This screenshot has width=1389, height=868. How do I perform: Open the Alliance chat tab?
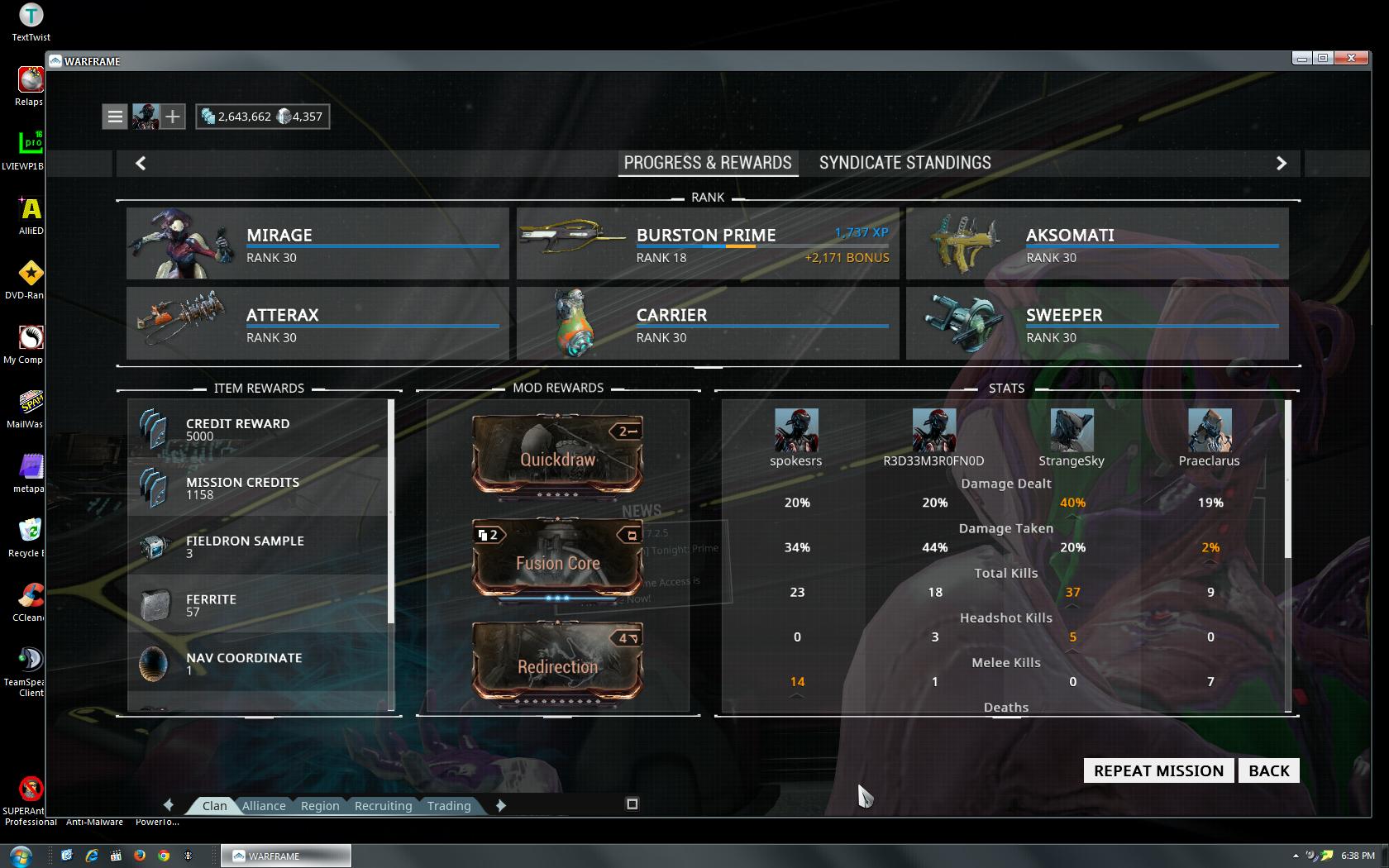[264, 806]
